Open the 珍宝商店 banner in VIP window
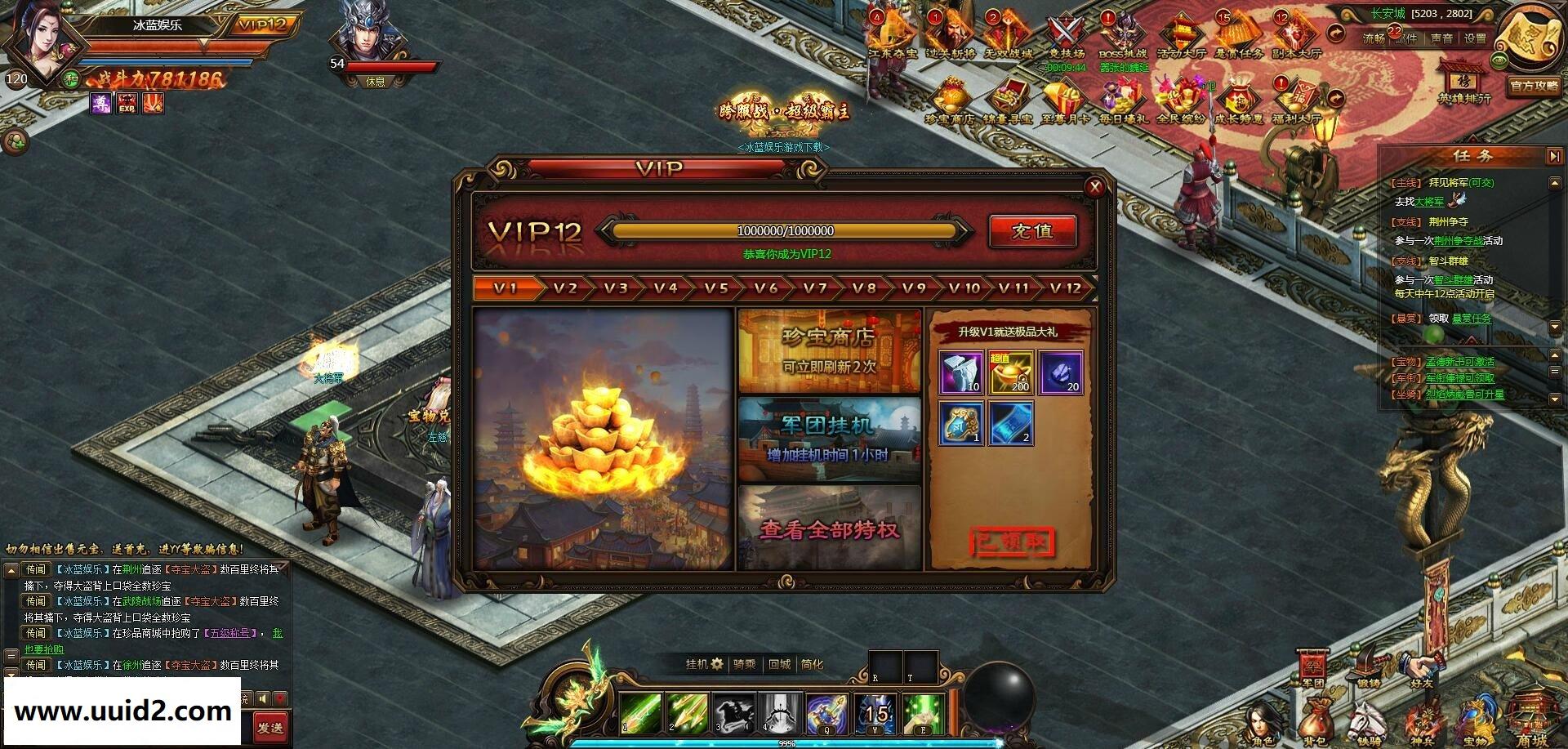The image size is (1568, 749). pos(829,351)
